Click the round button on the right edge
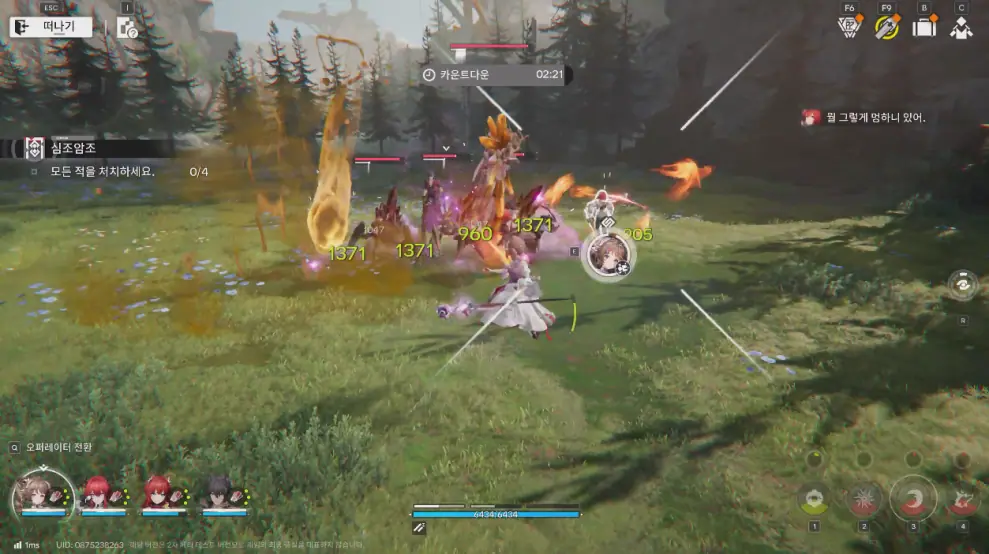The height and width of the screenshot is (554, 989). click(x=963, y=284)
